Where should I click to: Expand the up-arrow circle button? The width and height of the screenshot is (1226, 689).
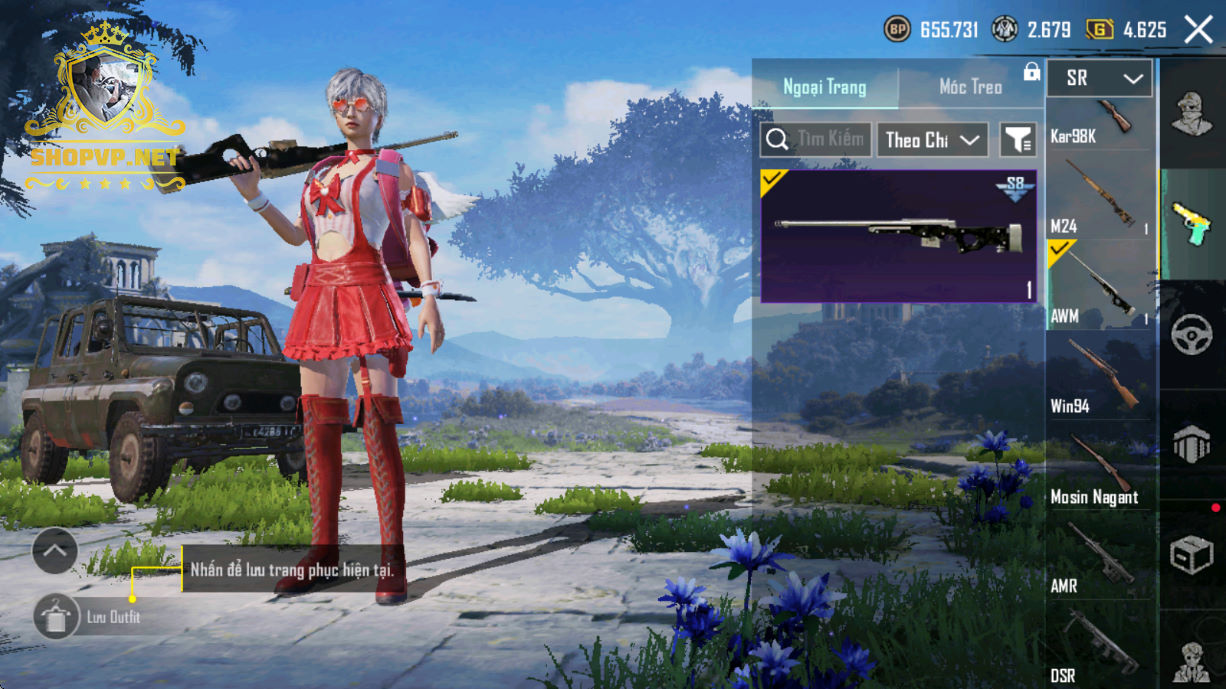tap(55, 549)
